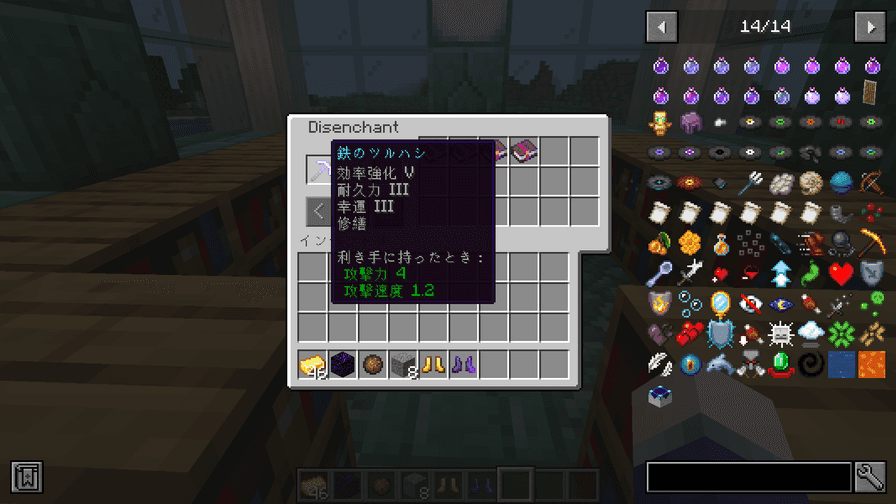Screen dimensions: 896x504
Task: Go to the next item list page
Action: (x=869, y=26)
